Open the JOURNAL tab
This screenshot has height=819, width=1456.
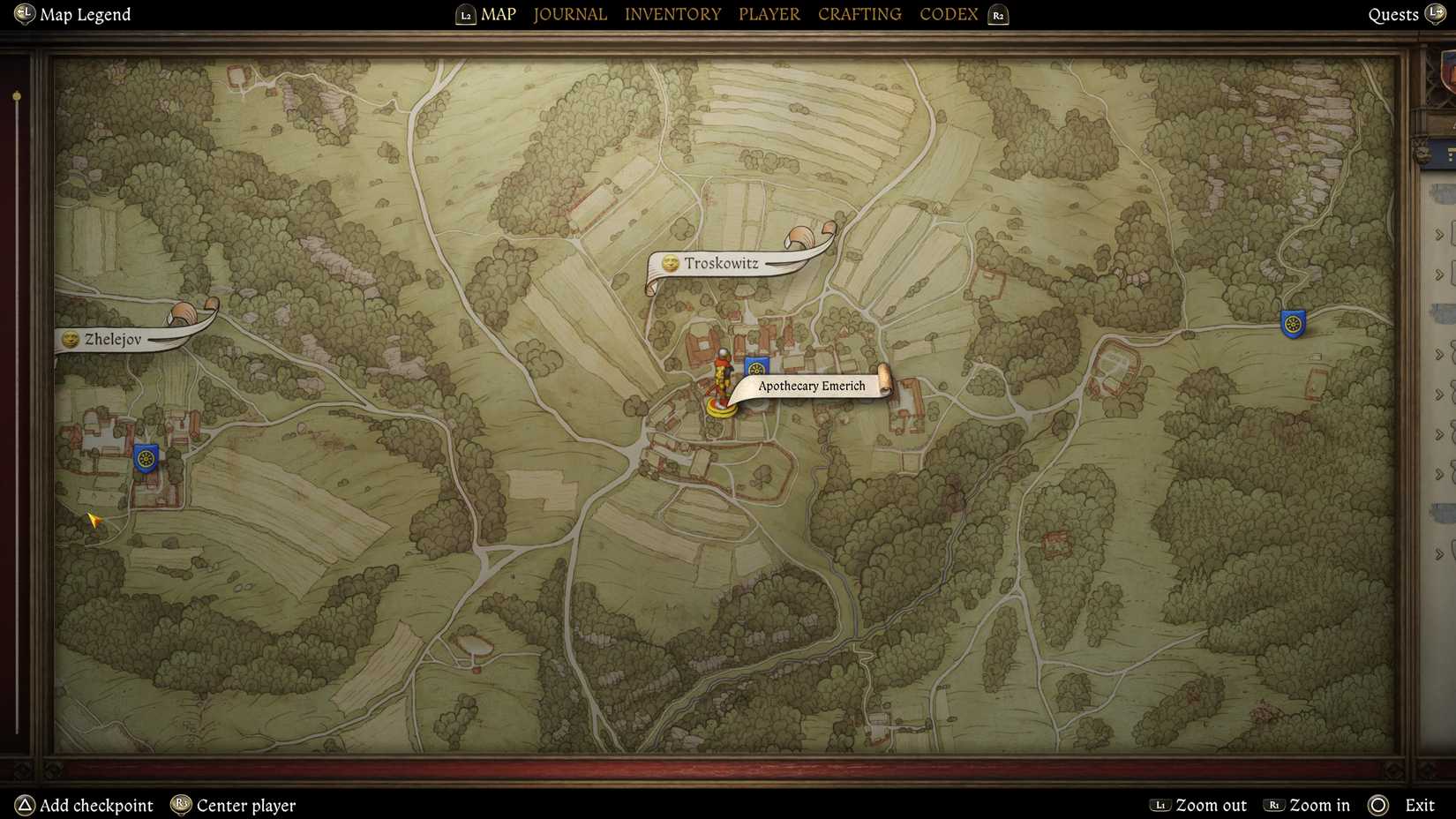[x=569, y=14]
